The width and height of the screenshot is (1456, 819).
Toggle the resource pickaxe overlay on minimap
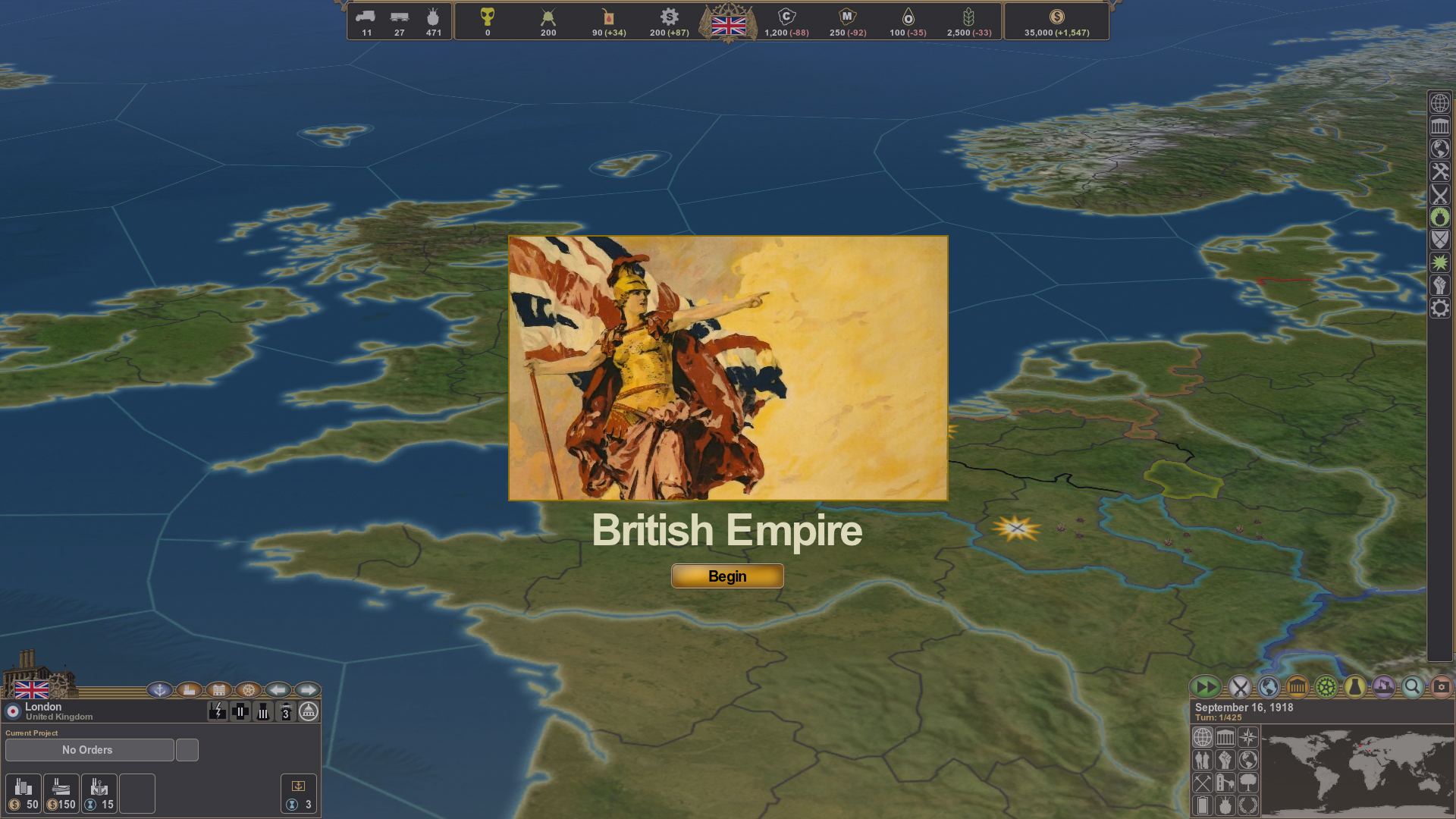point(1203,783)
